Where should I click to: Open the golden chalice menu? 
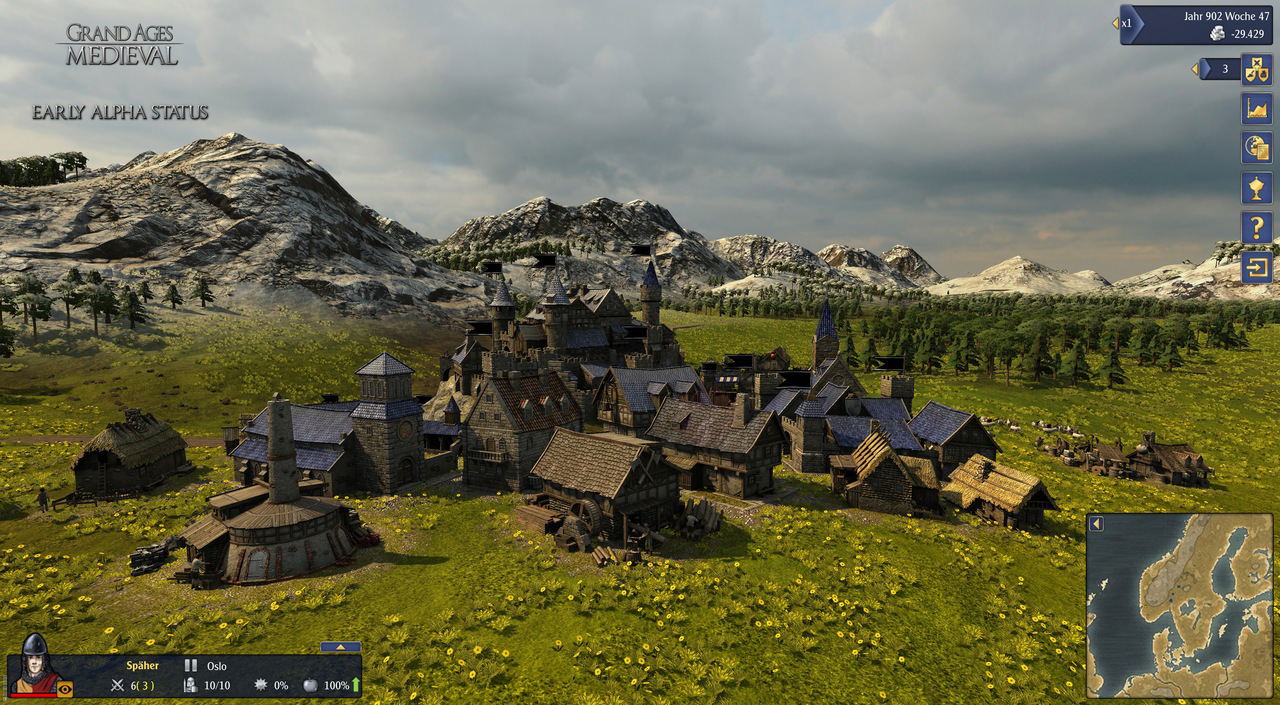coord(1256,187)
